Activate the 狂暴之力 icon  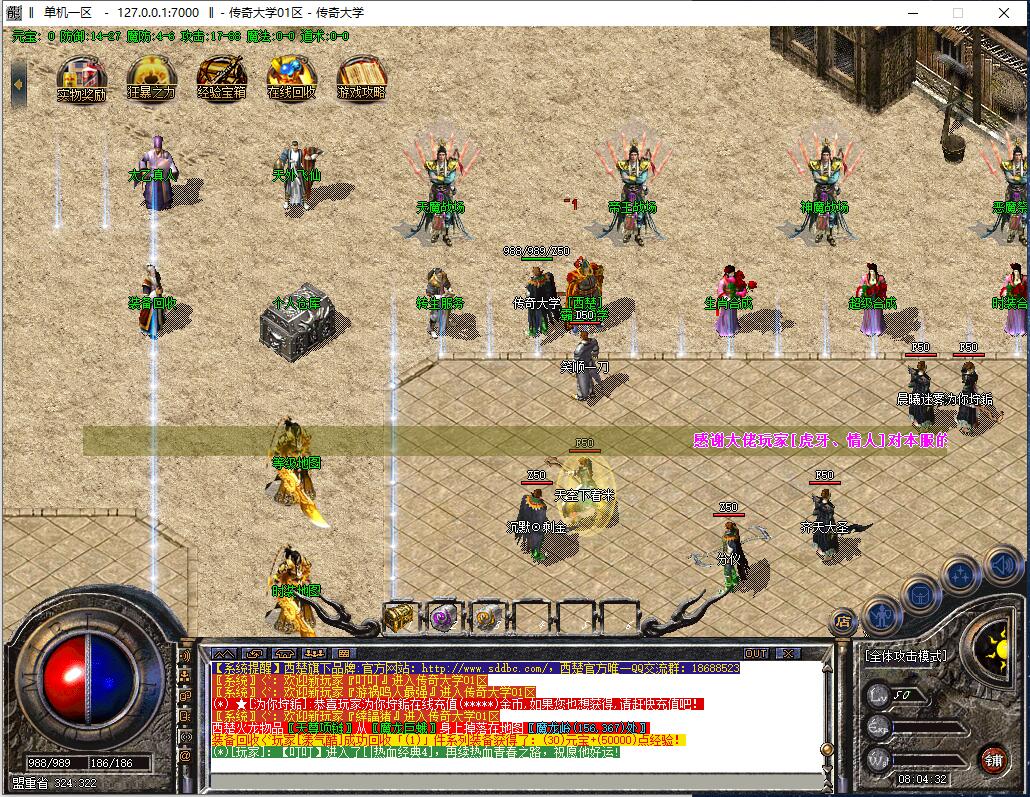click(x=151, y=77)
